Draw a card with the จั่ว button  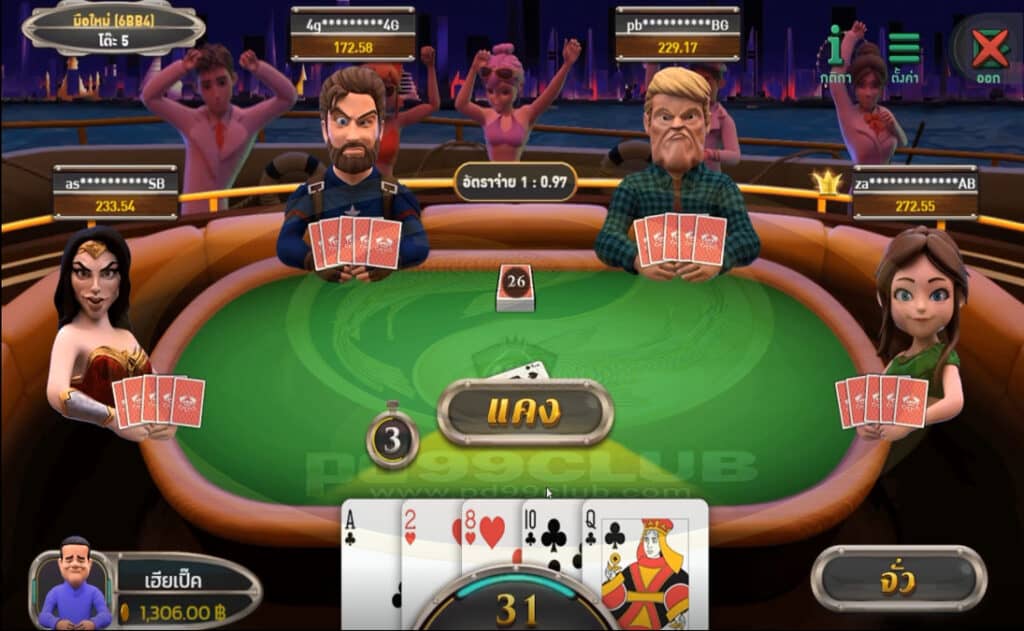click(897, 579)
